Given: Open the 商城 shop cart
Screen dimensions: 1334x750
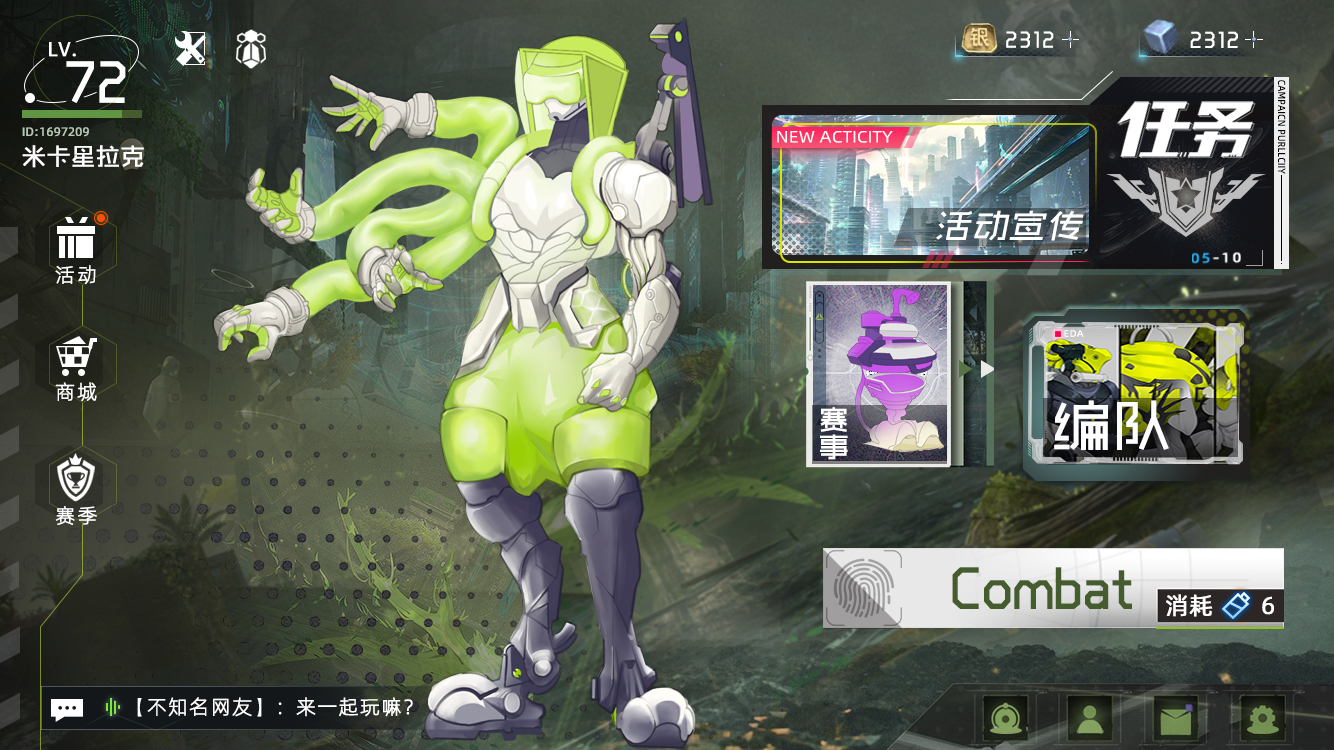Looking at the screenshot, I should click(x=76, y=367).
